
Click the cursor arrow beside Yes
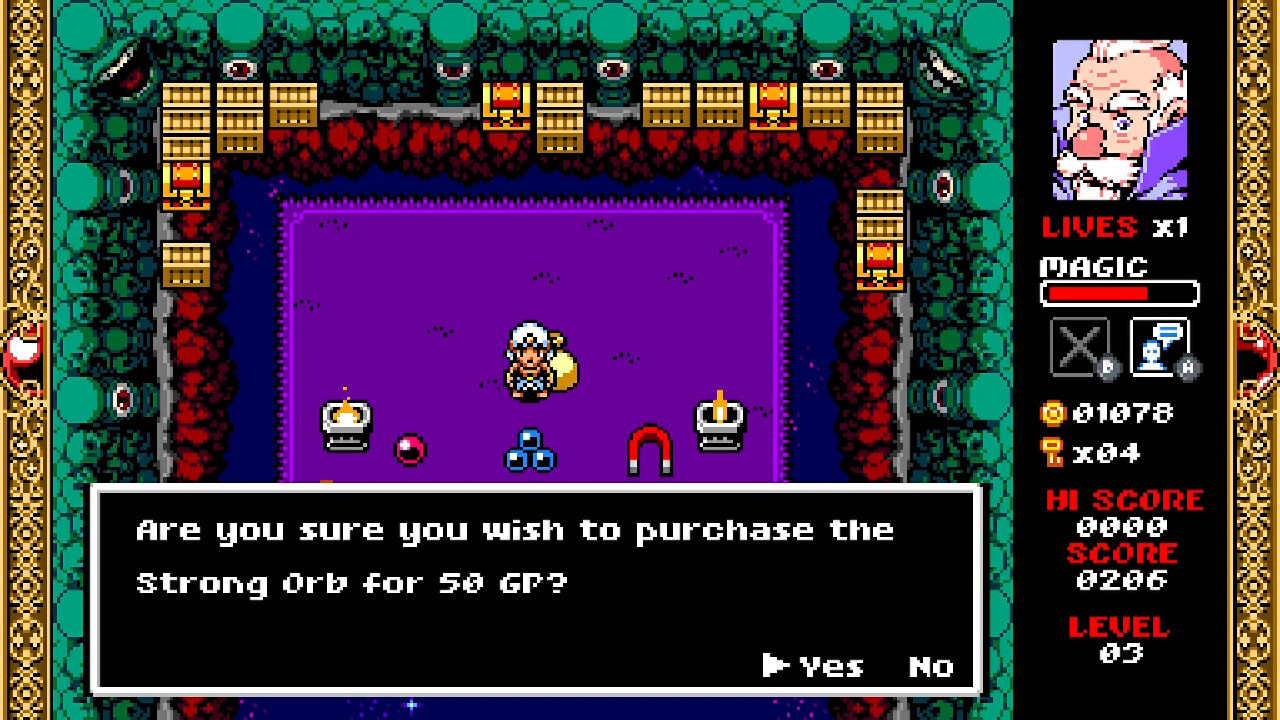(x=773, y=666)
